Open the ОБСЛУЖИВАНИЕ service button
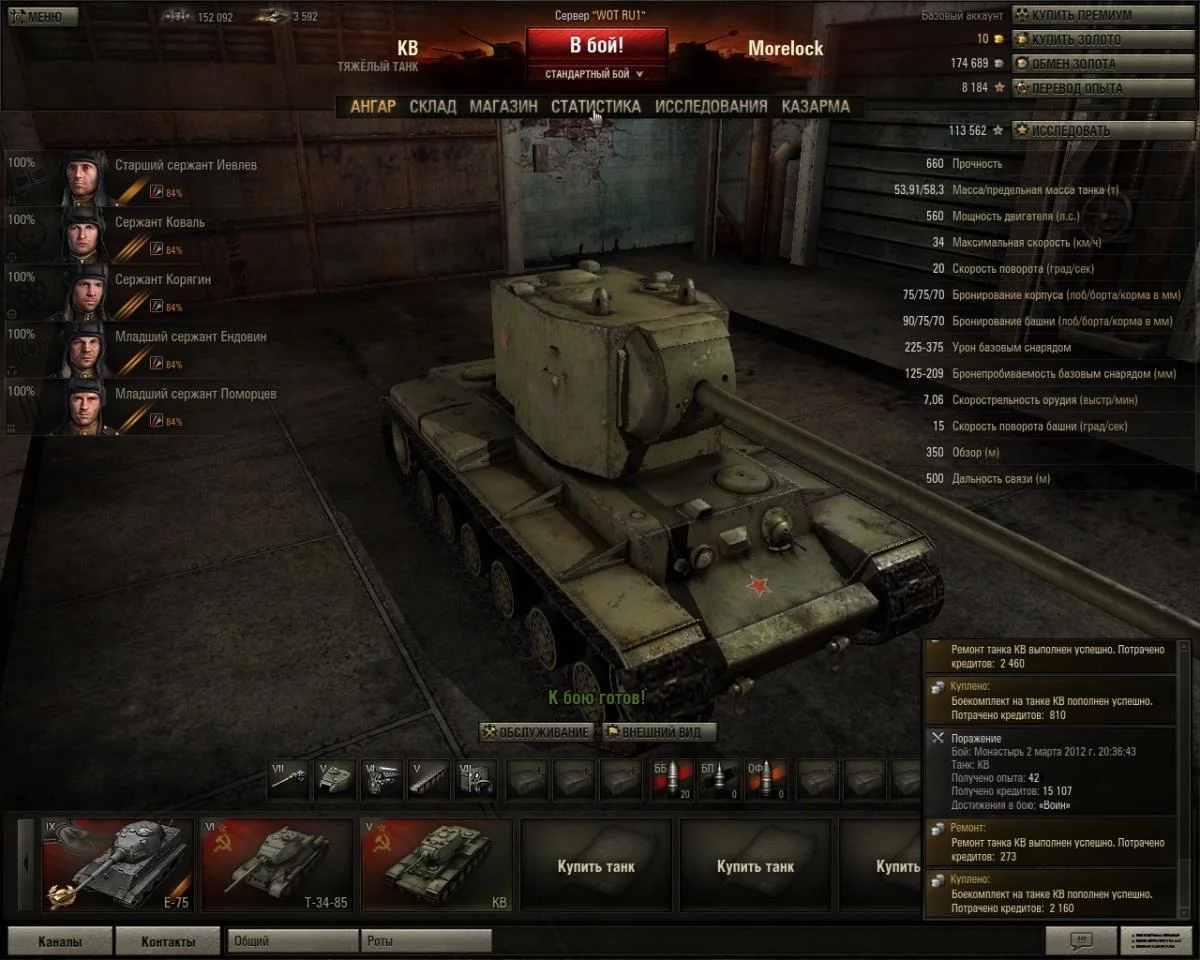1200x960 pixels. [535, 732]
